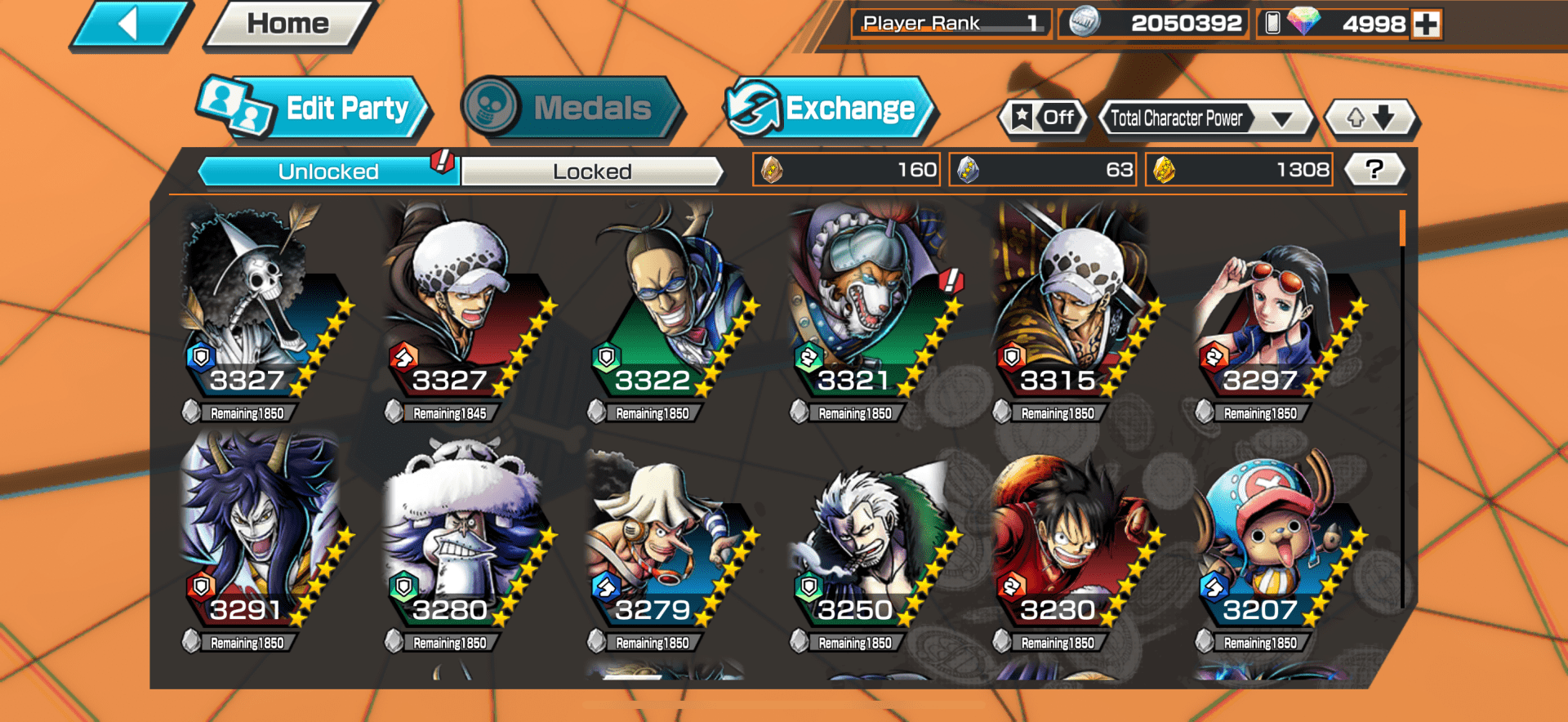Toggle the sort order arrows
The height and width of the screenshot is (722, 1568).
tap(1371, 118)
